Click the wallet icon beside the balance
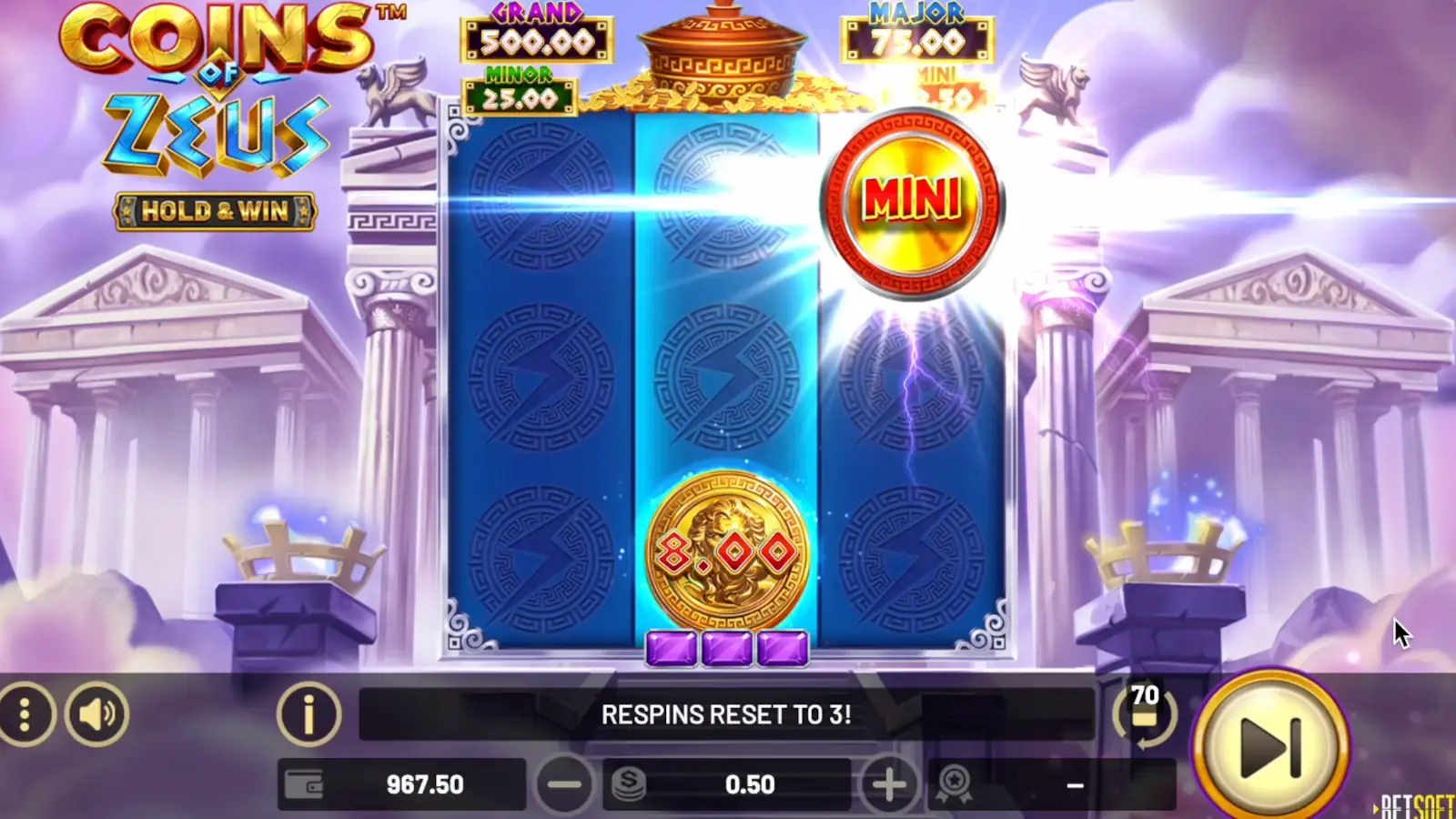The image size is (1456, 819). 306,783
